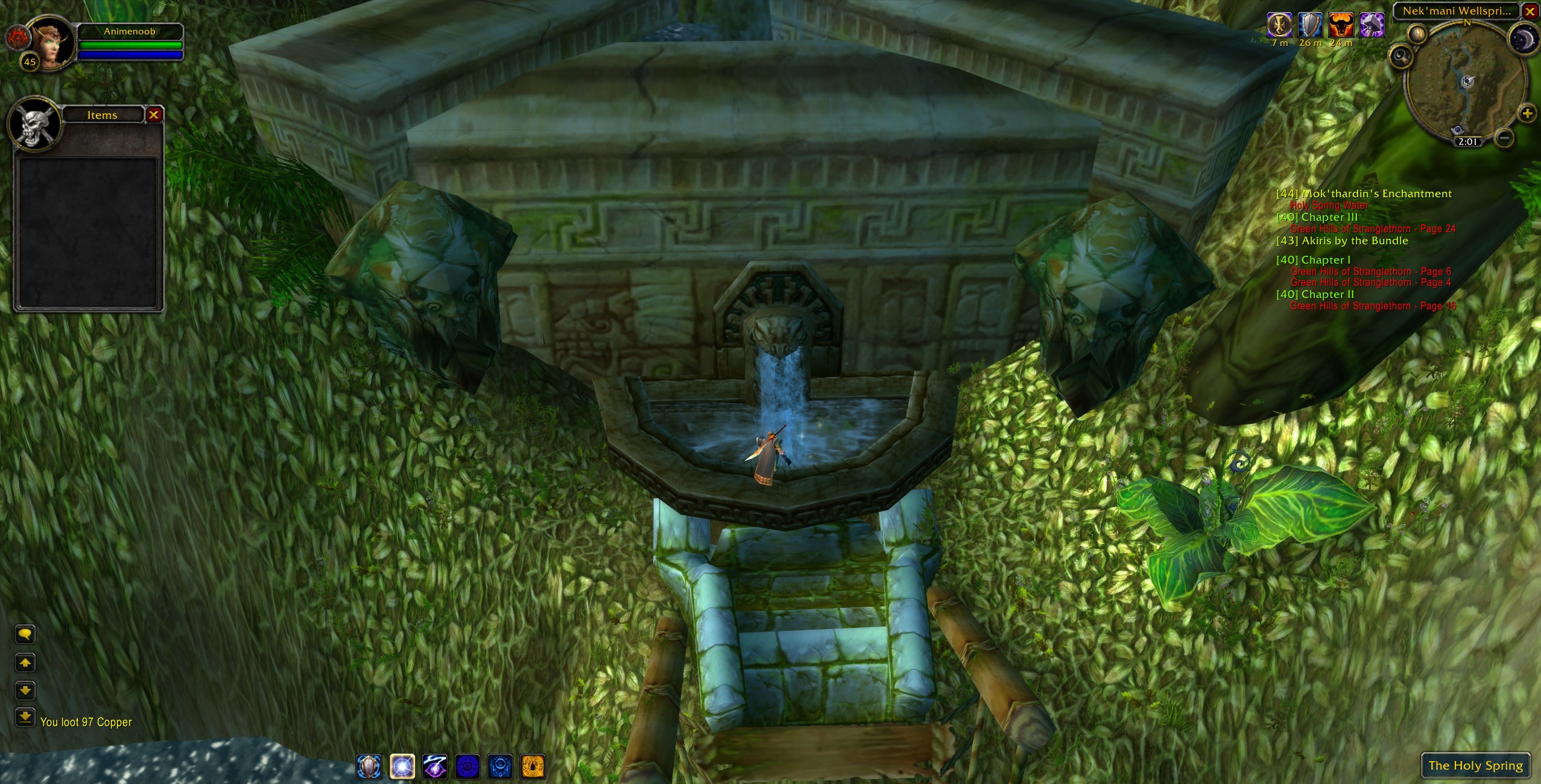This screenshot has height=784, width=1541.
Task: Zoom in the minimap with the plus button
Action: 1529,112
